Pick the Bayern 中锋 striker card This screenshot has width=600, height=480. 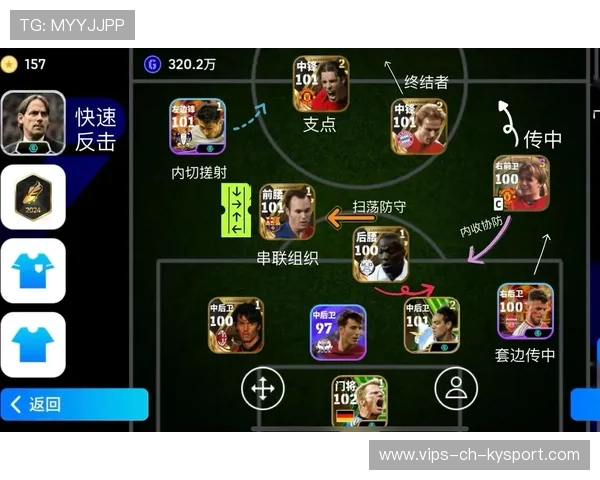tap(418, 126)
